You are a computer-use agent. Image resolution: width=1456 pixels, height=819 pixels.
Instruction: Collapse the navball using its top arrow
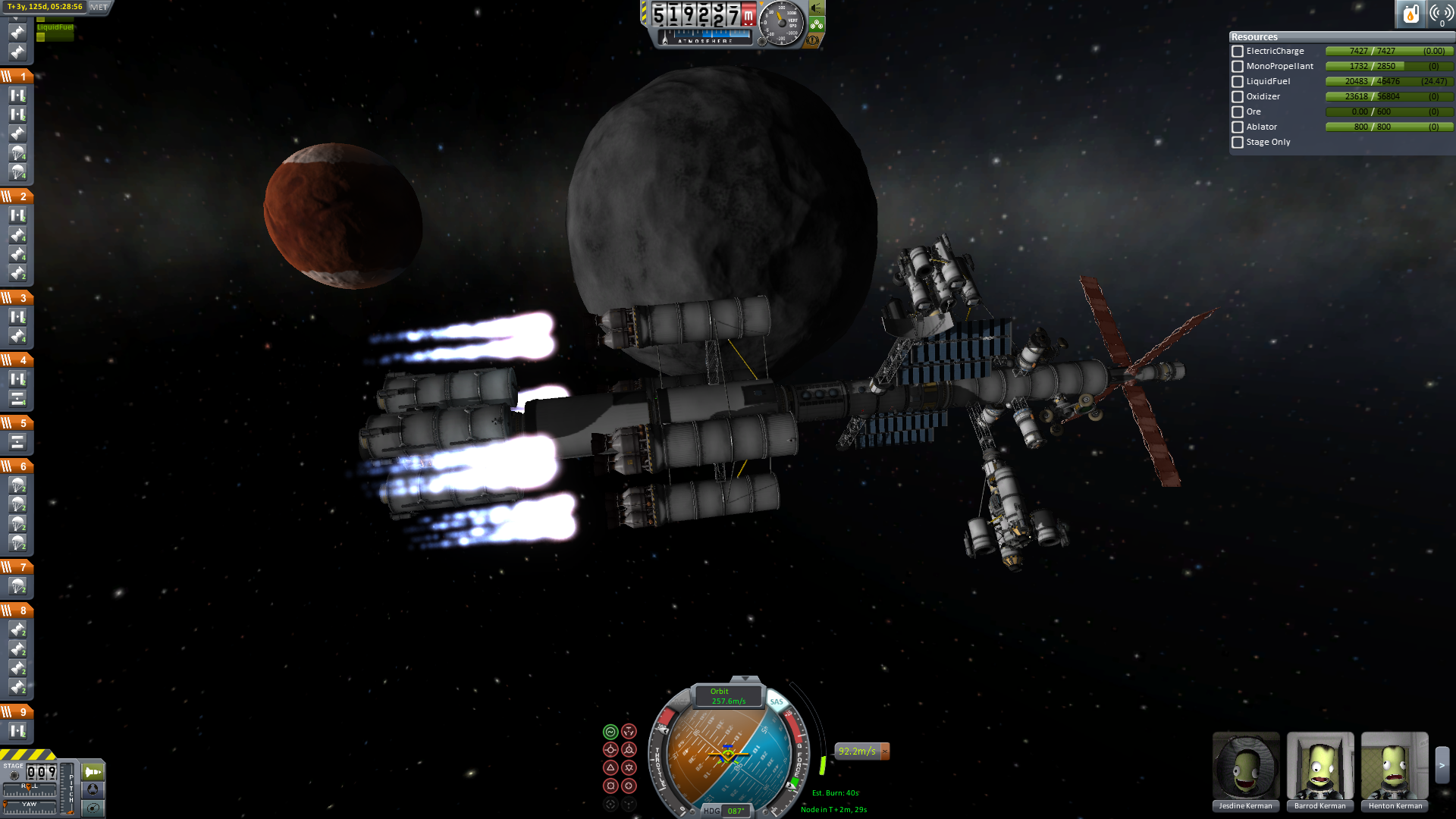(x=745, y=679)
